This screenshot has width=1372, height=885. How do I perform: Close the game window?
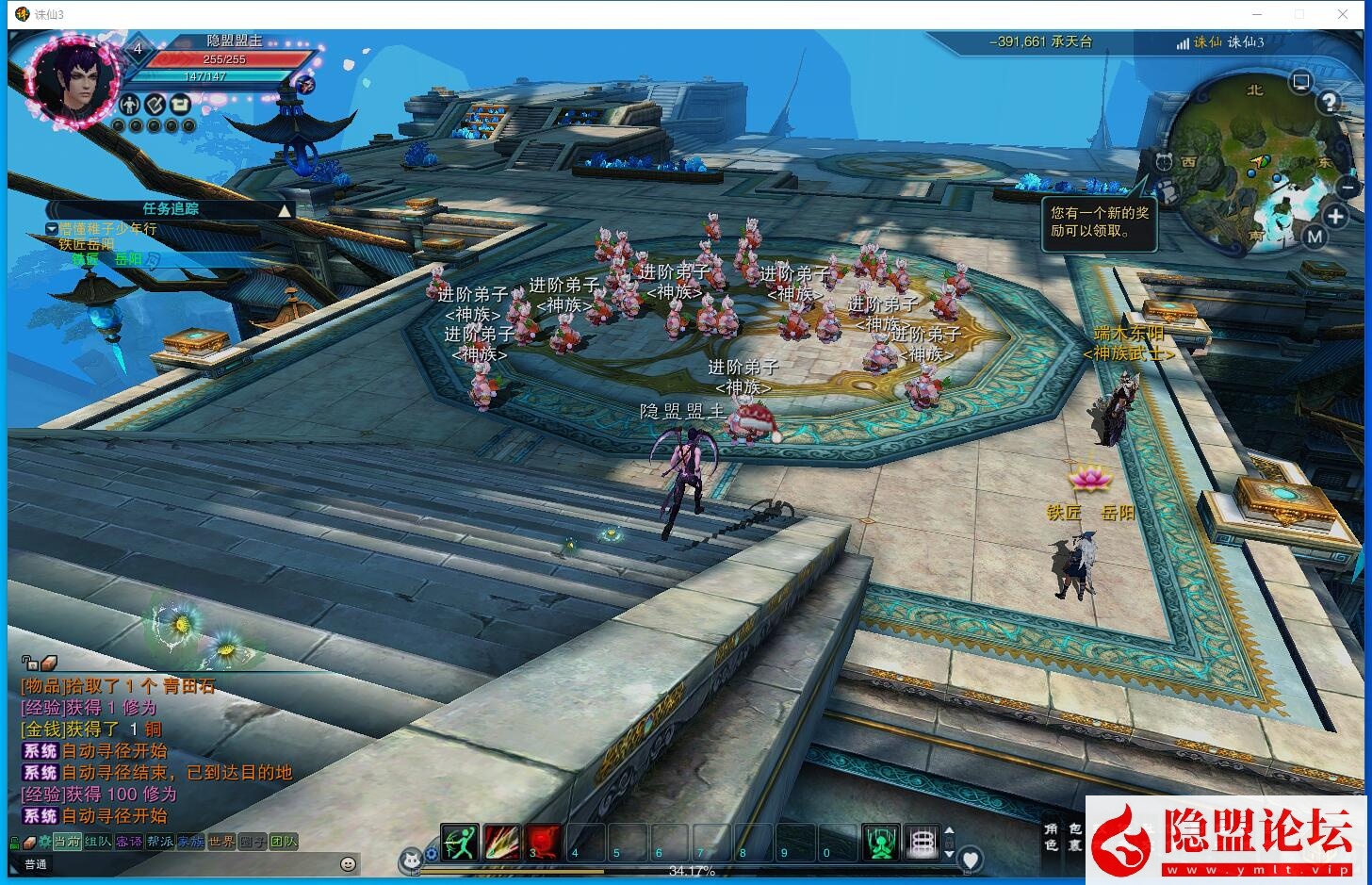(1343, 14)
